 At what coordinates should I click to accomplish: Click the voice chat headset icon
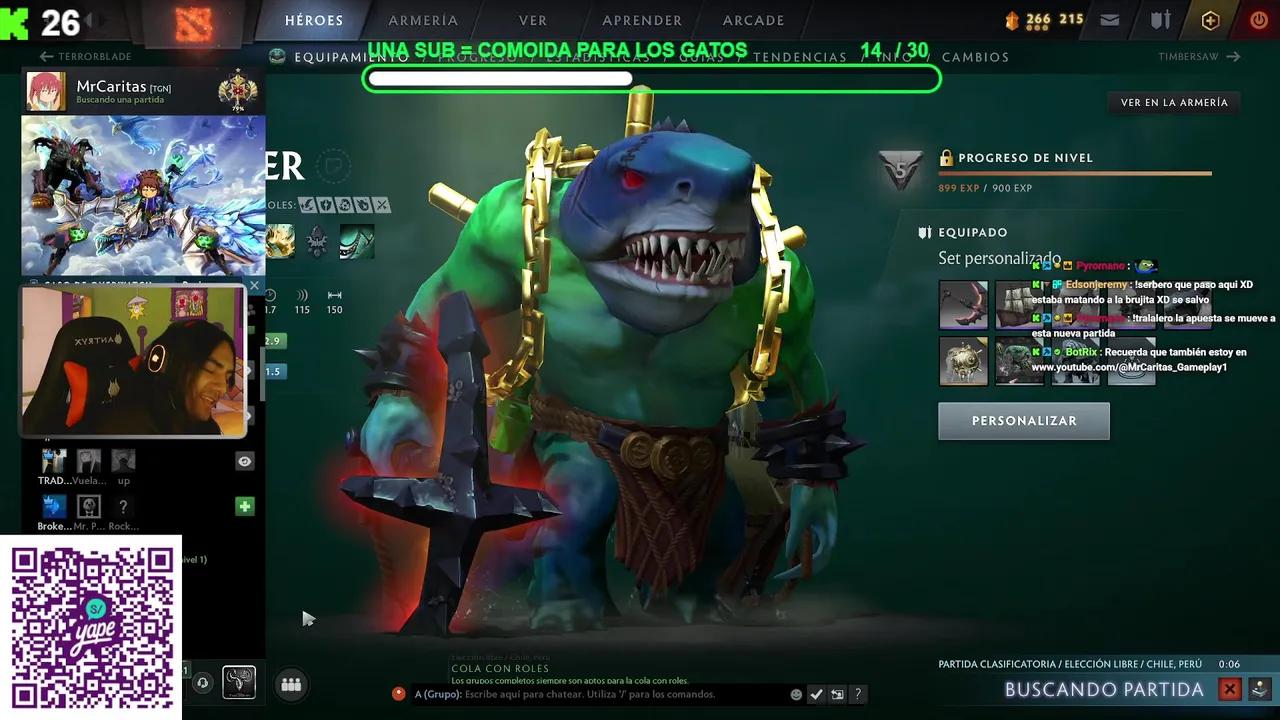[x=203, y=684]
